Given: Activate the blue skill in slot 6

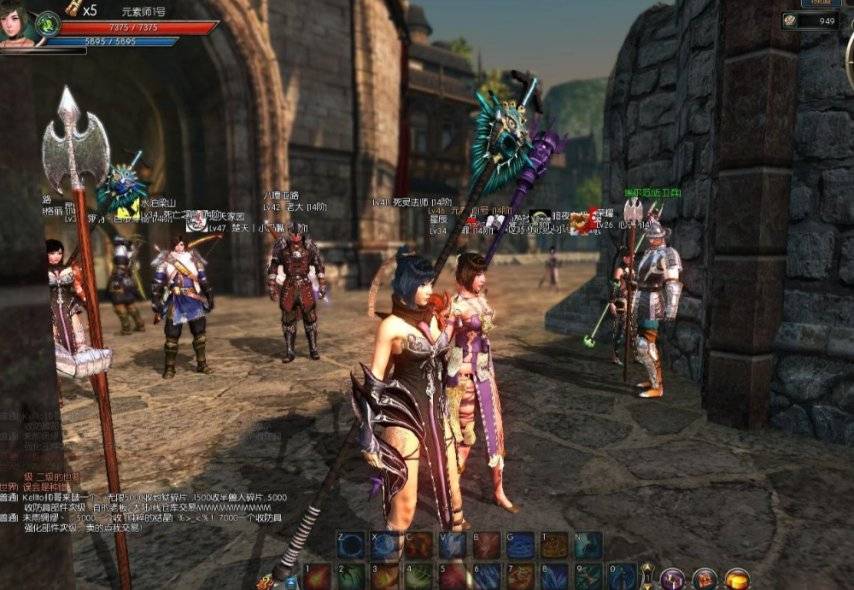Looking at the screenshot, I should click(487, 577).
